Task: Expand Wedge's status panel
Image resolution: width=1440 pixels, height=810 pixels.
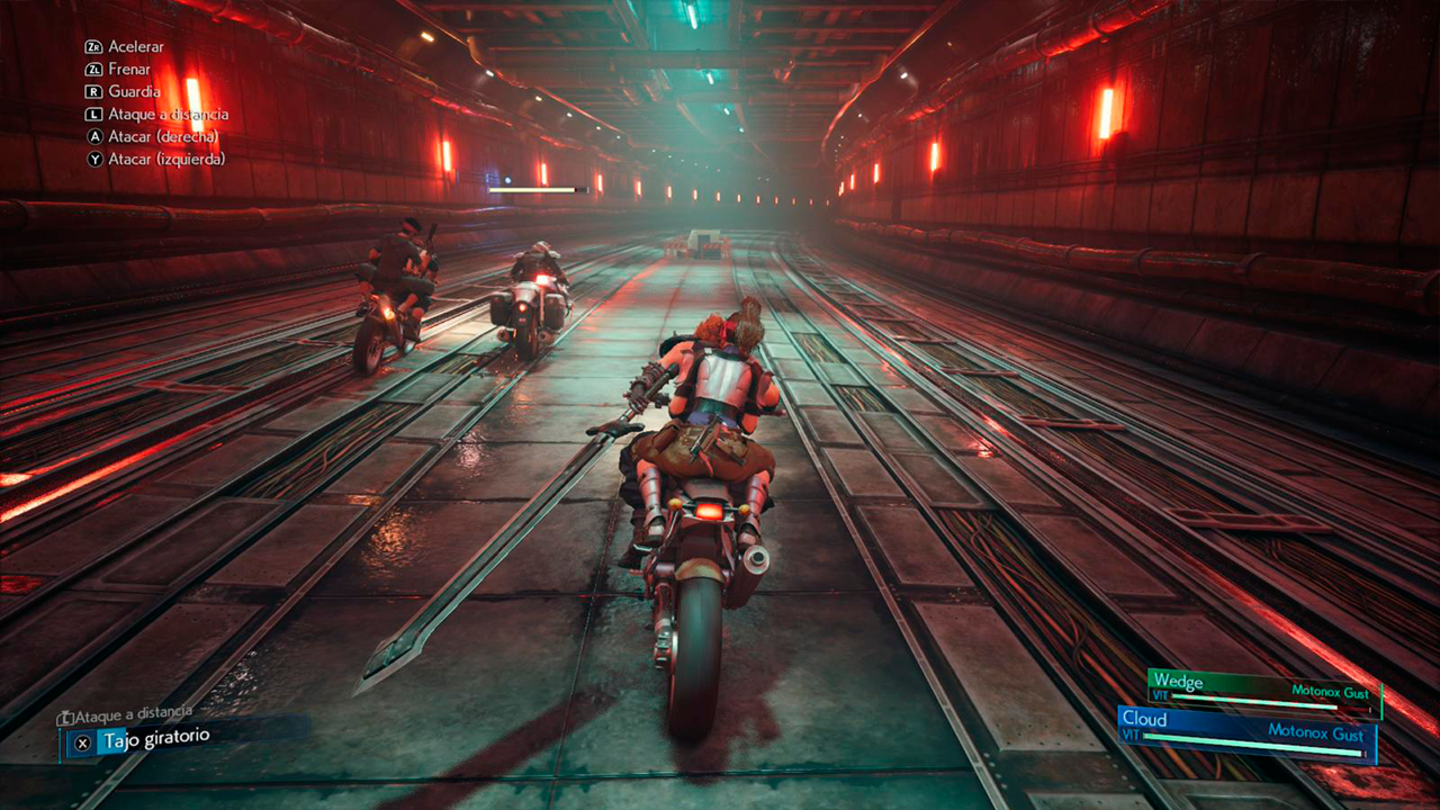Action: click(x=1178, y=681)
